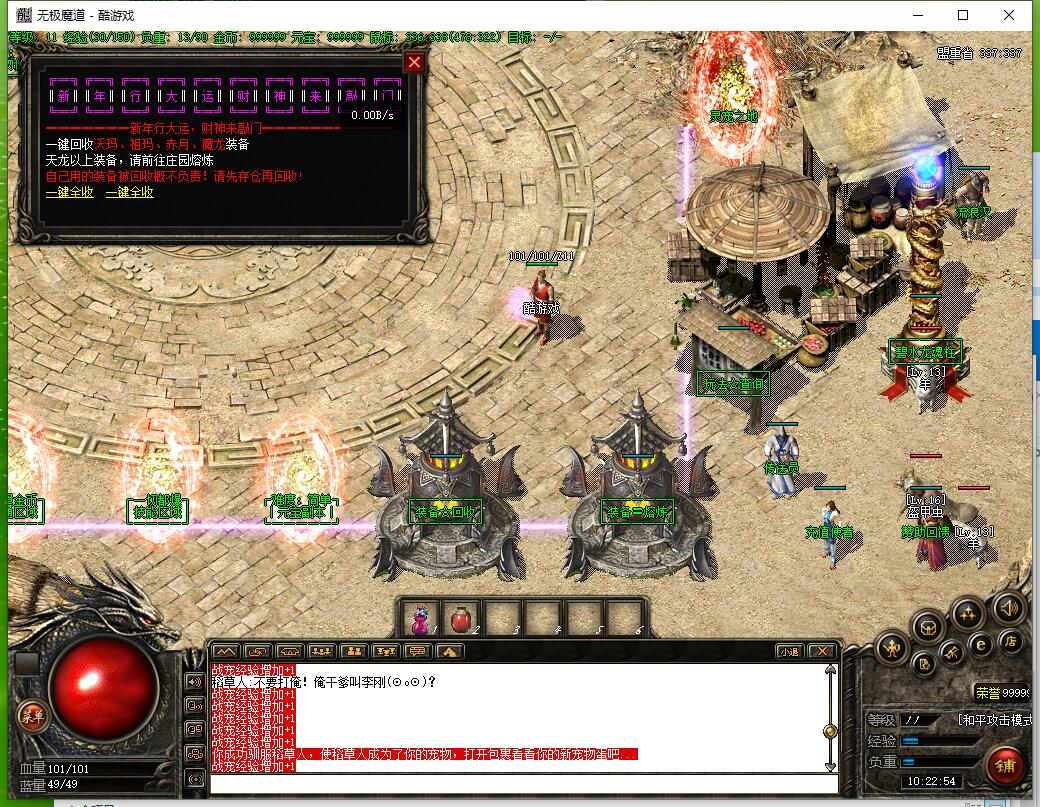Close the game window
The image size is (1040, 807).
1011,15
